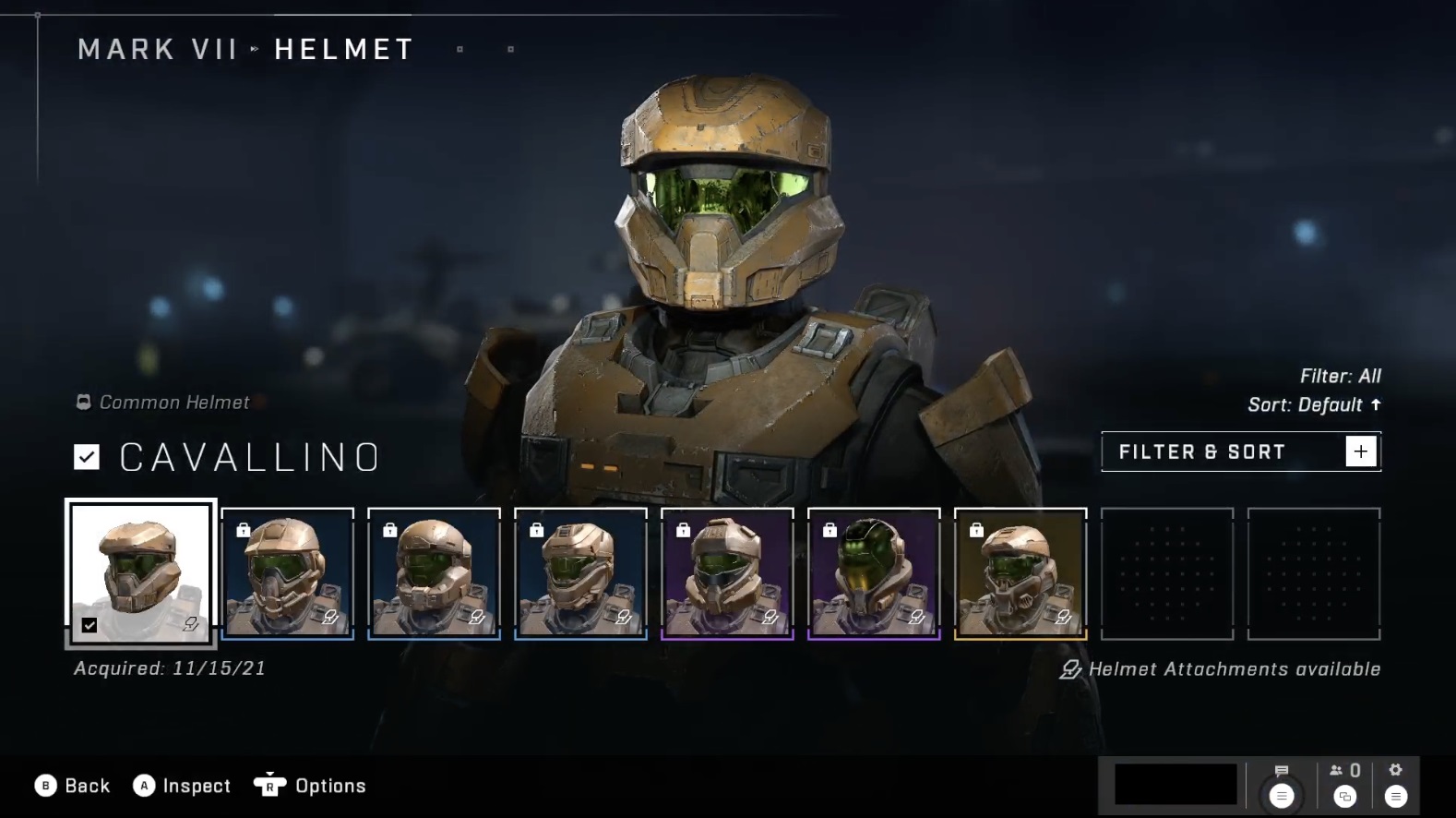Open the Filter & Sort panel
The width and height of the screenshot is (1456, 818).
pos(1240,451)
